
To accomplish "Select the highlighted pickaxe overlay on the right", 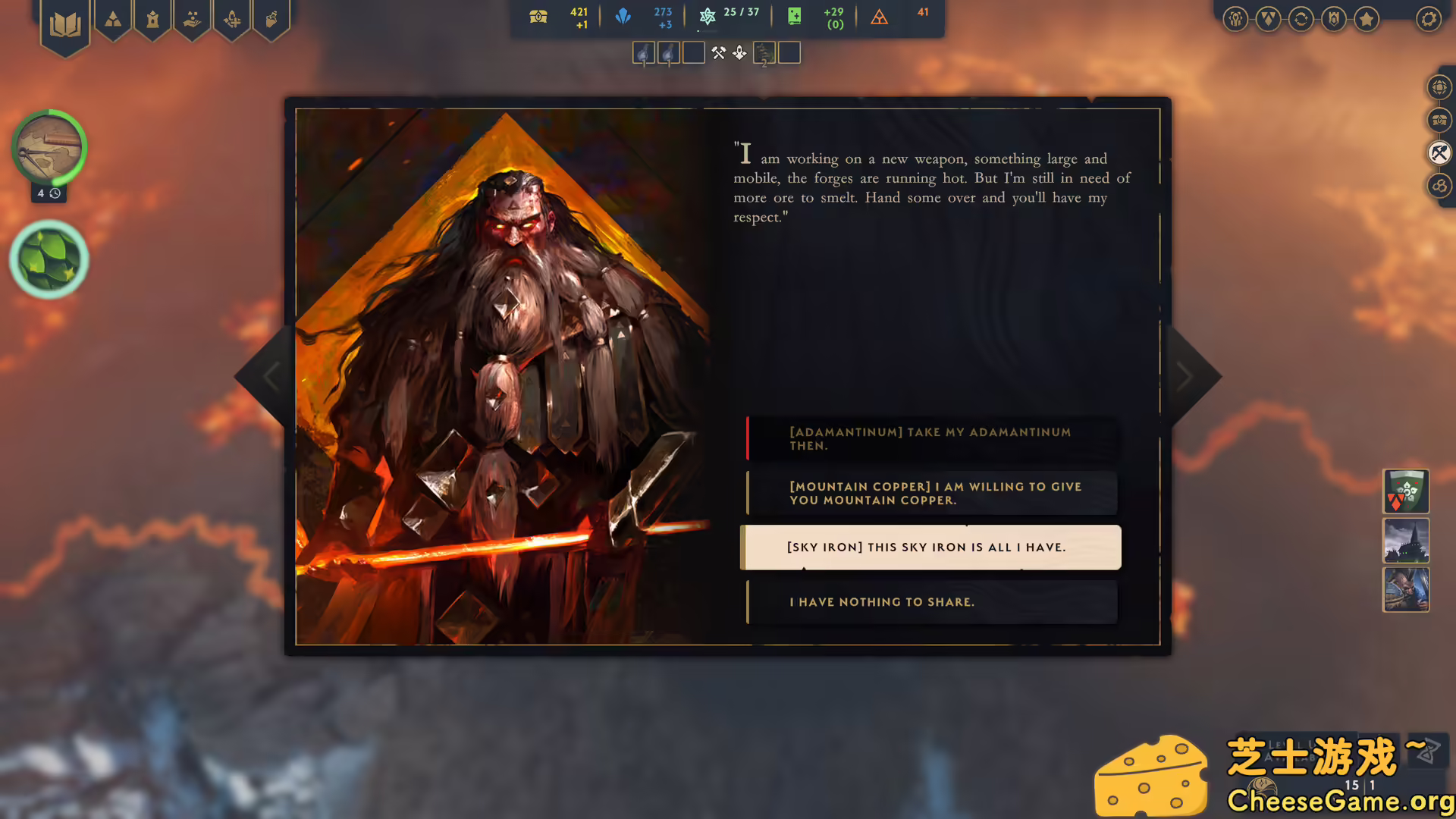I will 1439,153.
